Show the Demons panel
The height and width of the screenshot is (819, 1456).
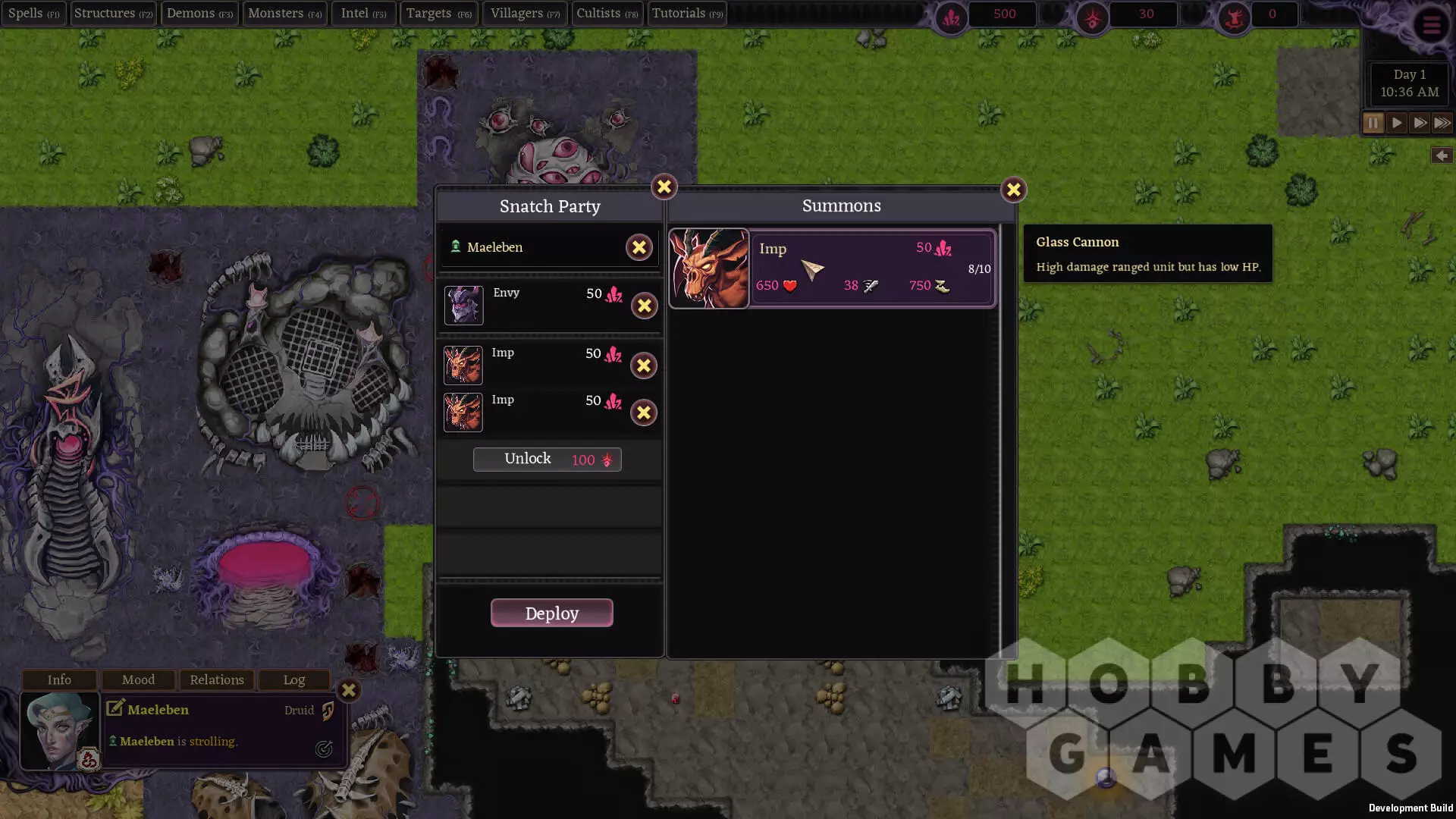pyautogui.click(x=199, y=14)
